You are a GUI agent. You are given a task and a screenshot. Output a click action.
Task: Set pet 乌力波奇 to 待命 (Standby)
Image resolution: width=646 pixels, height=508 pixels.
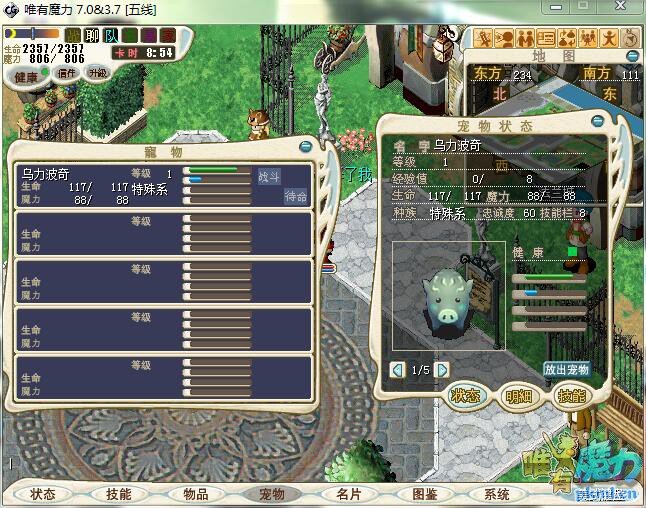296,196
